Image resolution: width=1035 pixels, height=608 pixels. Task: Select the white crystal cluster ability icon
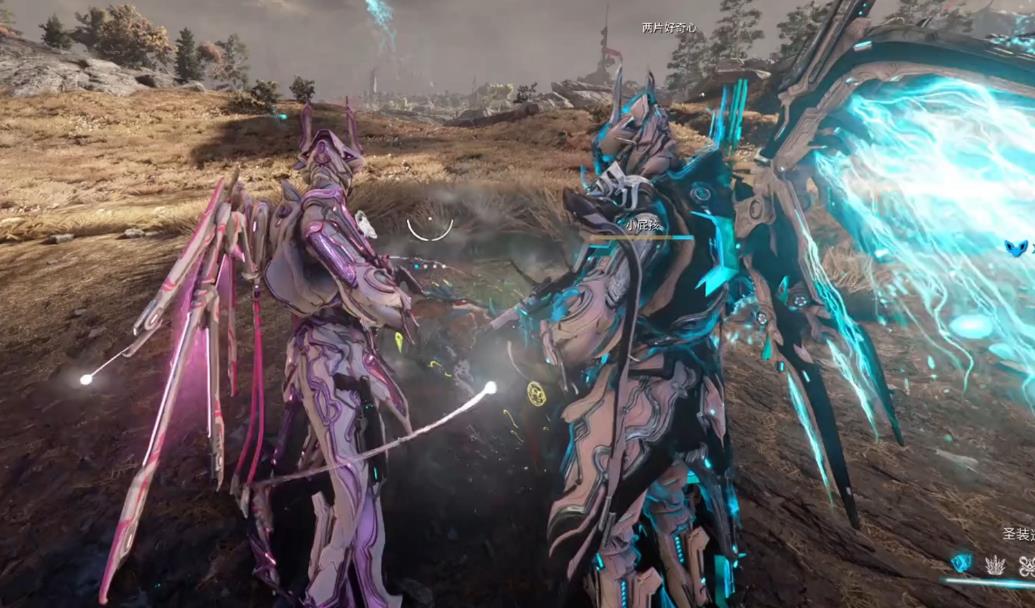click(x=994, y=565)
